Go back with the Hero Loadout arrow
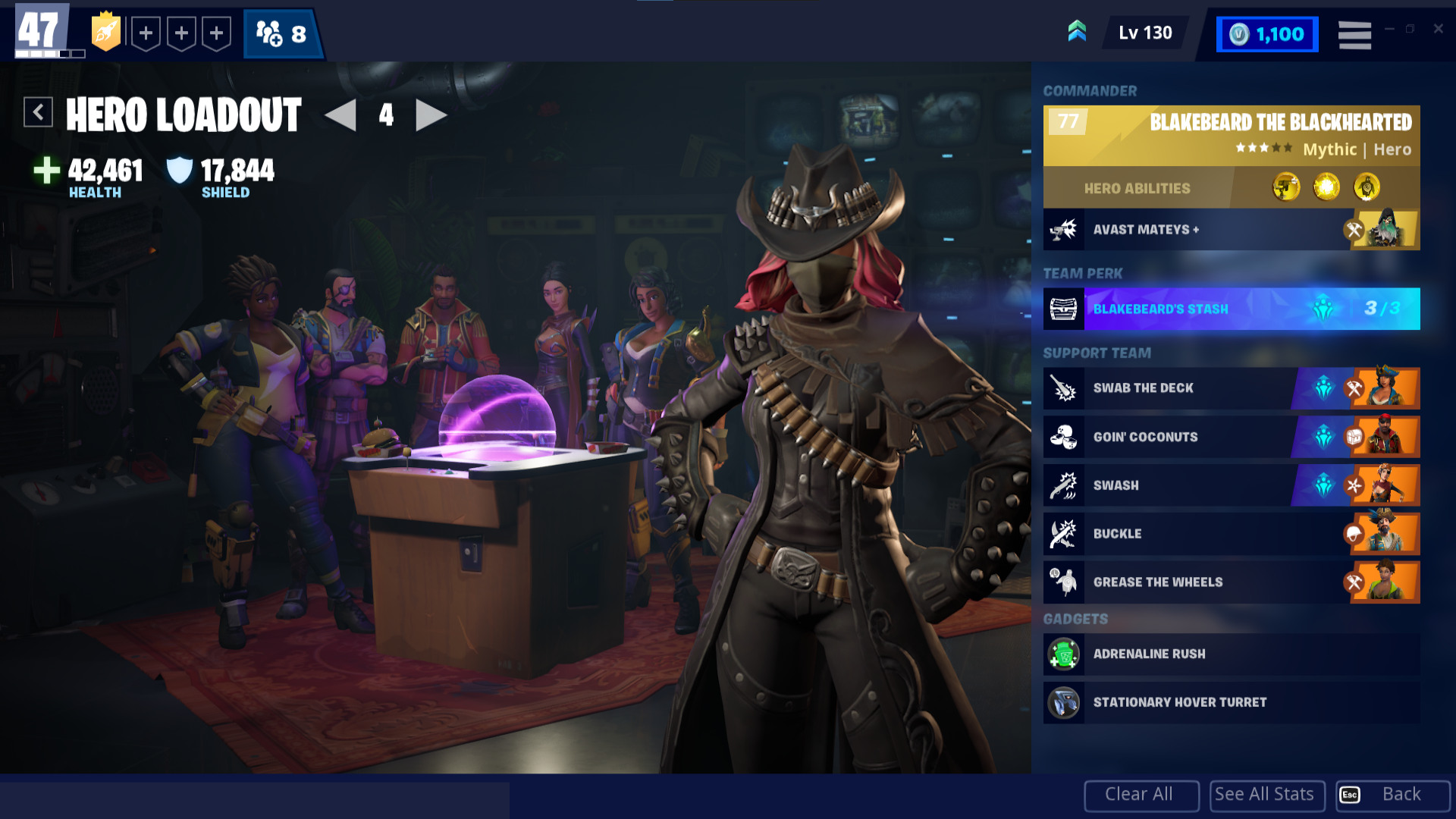Screen dimensions: 1456x819 point(38,112)
